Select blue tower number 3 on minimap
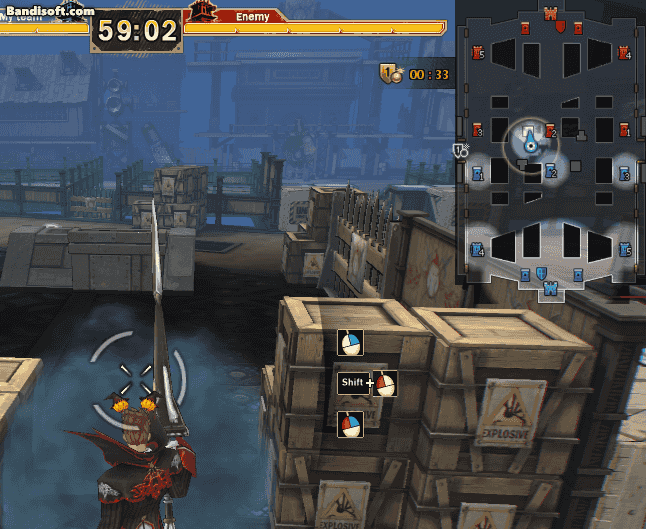Image resolution: width=646 pixels, height=529 pixels. (624, 173)
